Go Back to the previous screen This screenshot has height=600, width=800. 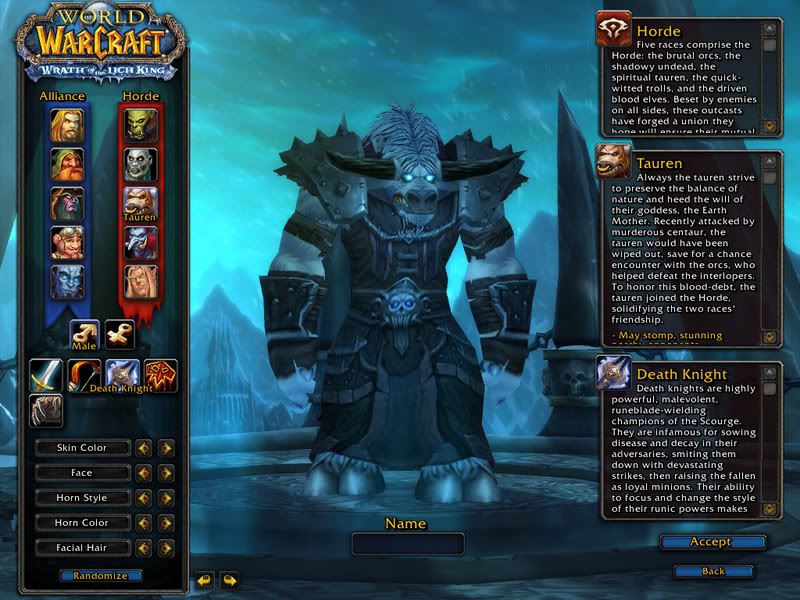tap(713, 571)
